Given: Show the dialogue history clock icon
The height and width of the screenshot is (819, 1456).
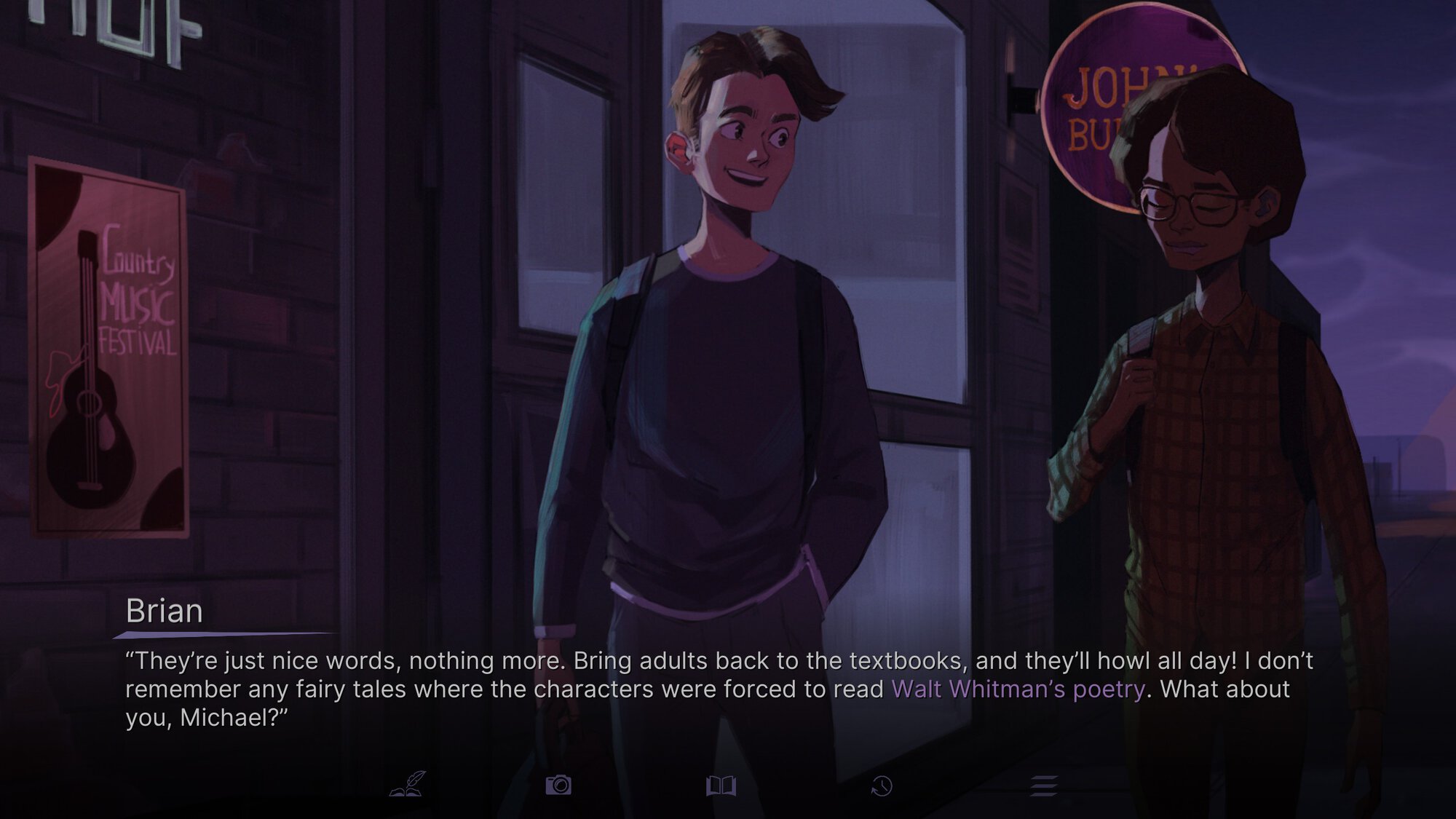Looking at the screenshot, I should pyautogui.click(x=882, y=786).
